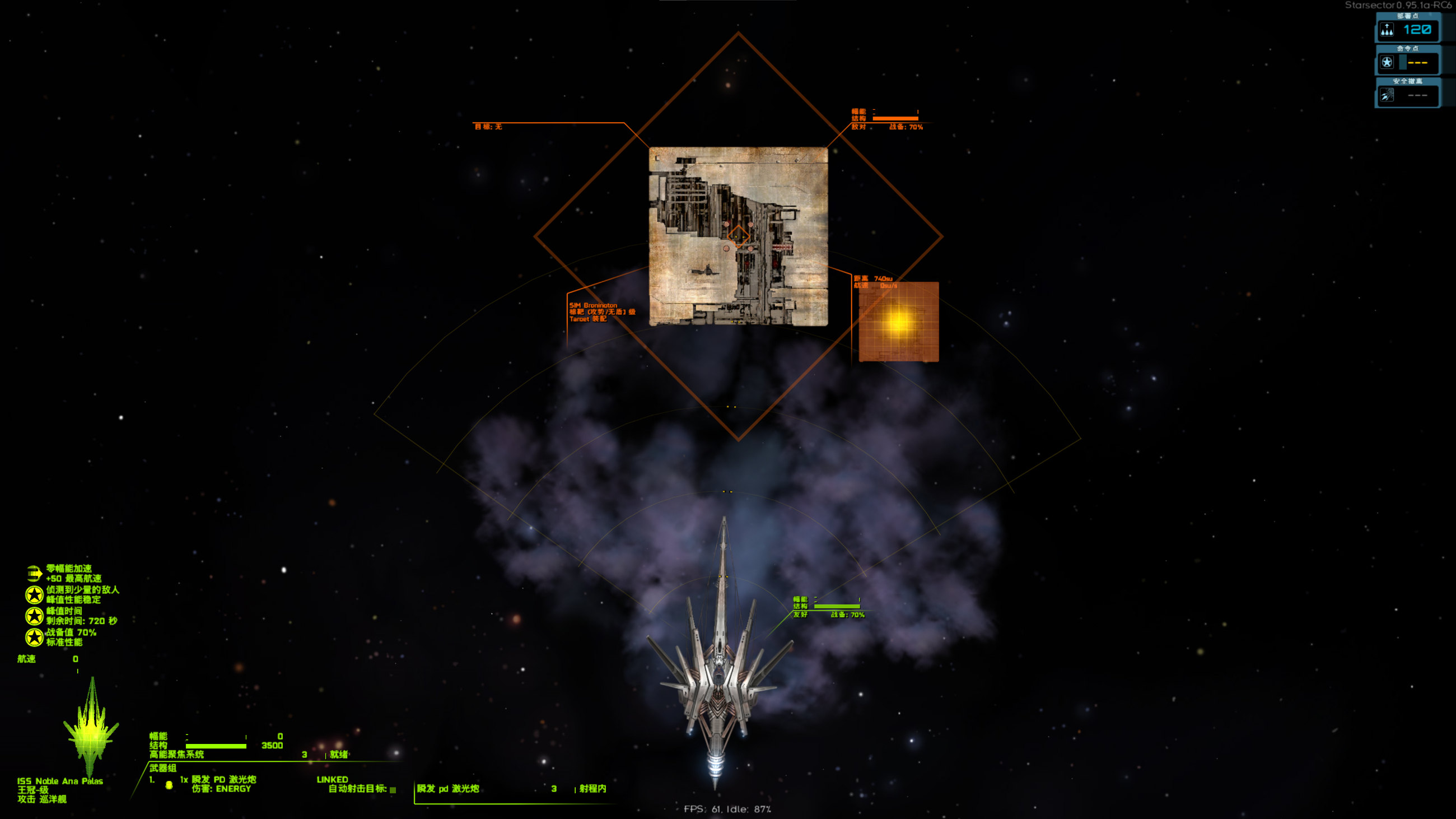1456x819 pixels.
Task: Click the command points star icon
Action: click(x=1387, y=62)
